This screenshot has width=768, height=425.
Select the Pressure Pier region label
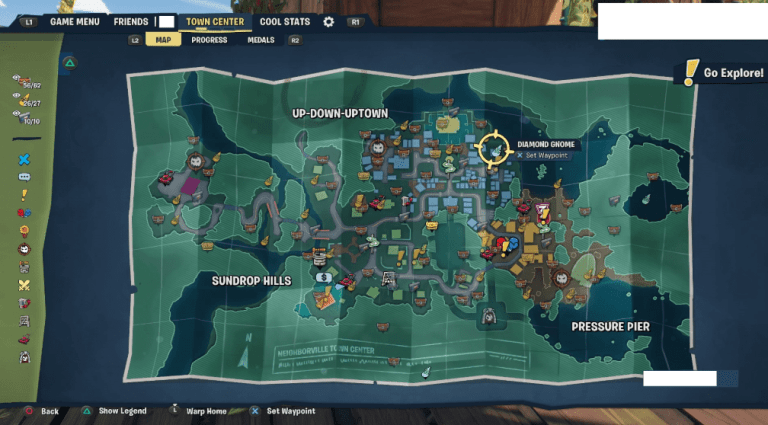[610, 327]
